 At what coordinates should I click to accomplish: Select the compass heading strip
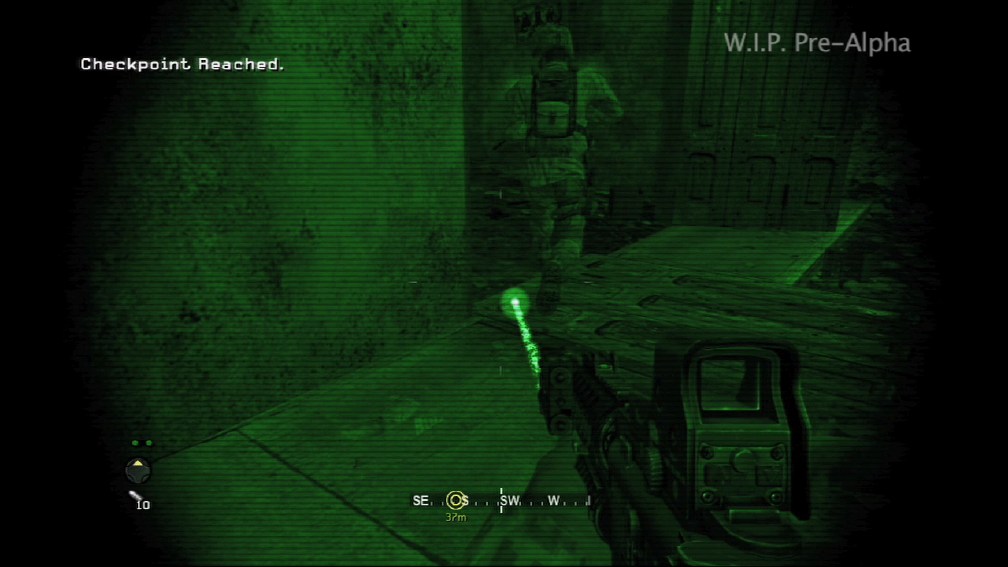[x=502, y=500]
